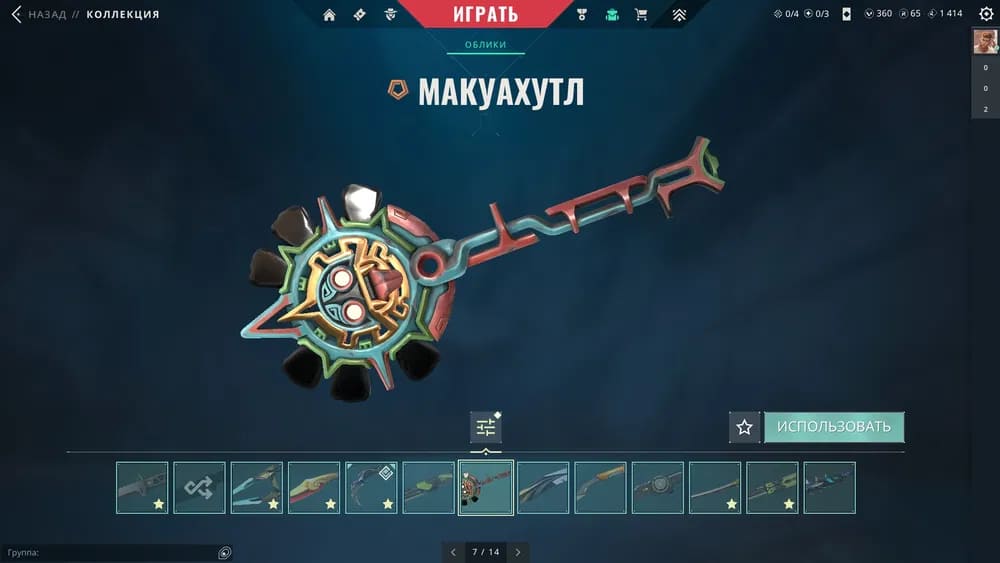Image resolution: width=1000 pixels, height=563 pixels.
Task: Go to the previous skin with left arrow
Action: [x=453, y=552]
